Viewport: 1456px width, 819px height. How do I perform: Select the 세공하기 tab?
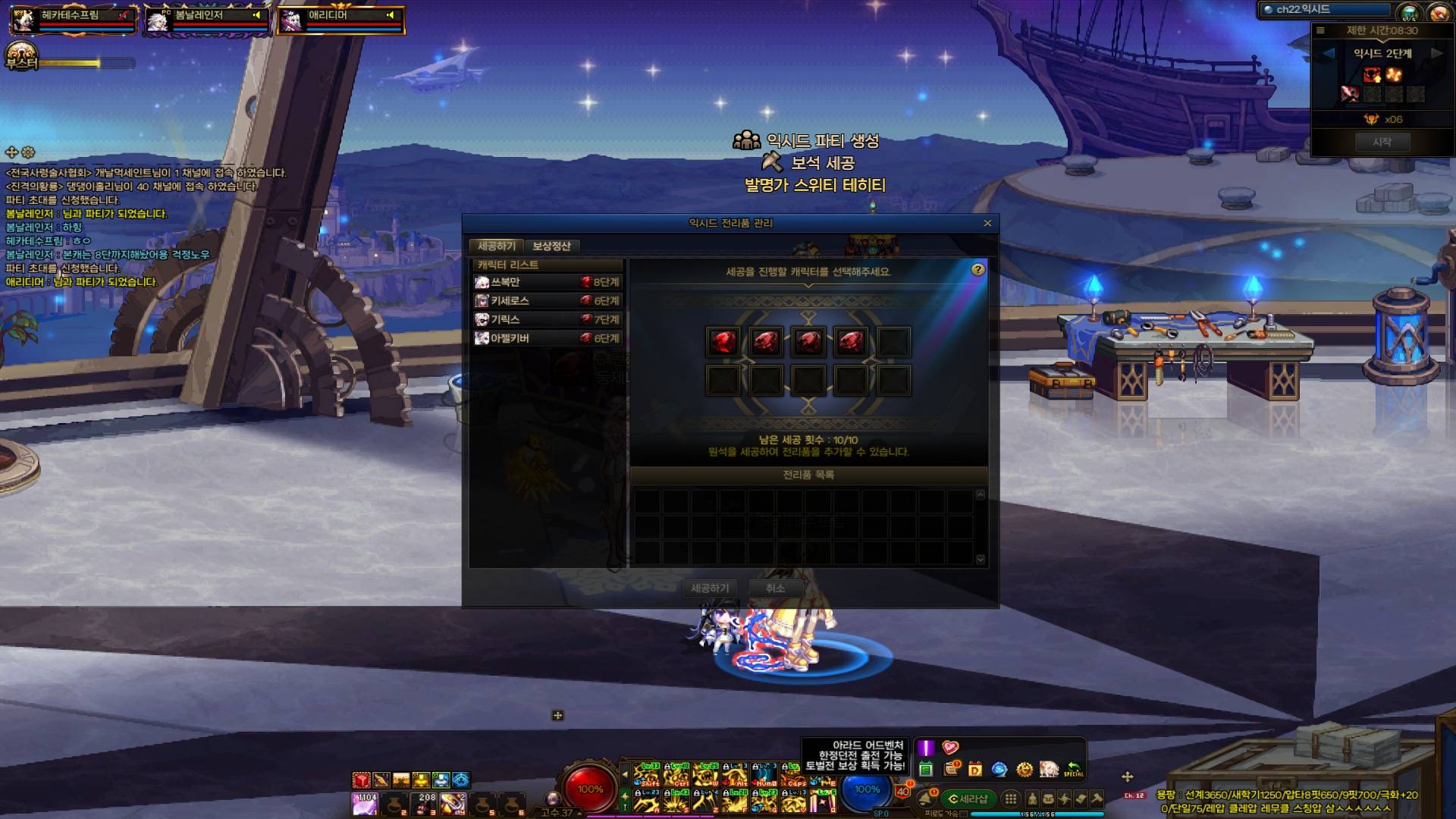click(497, 246)
